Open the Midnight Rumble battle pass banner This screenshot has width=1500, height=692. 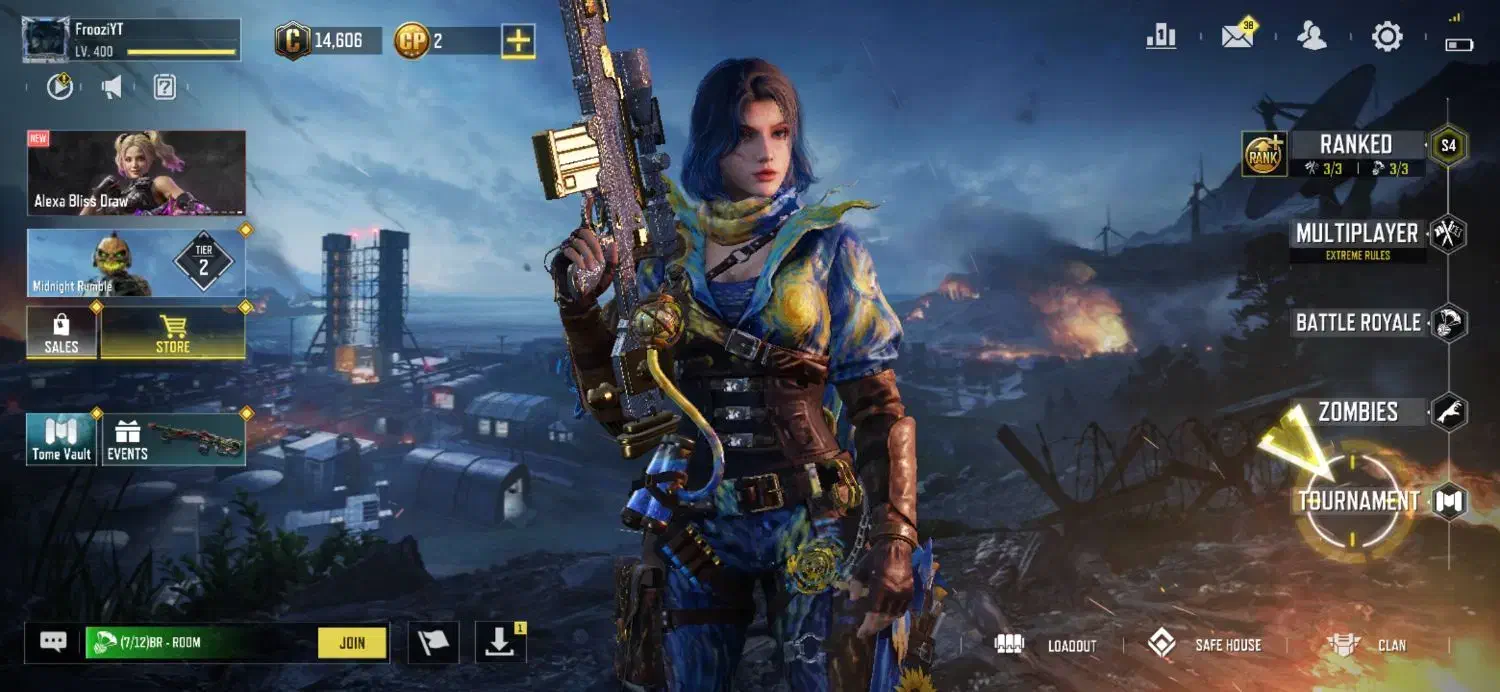point(136,263)
